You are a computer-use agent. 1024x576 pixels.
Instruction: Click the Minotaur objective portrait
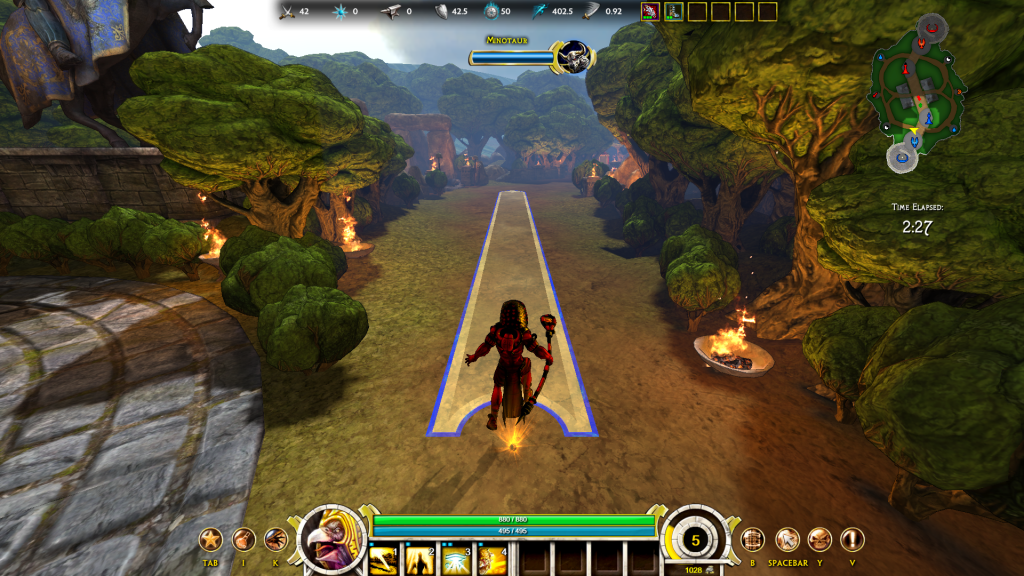coord(574,56)
